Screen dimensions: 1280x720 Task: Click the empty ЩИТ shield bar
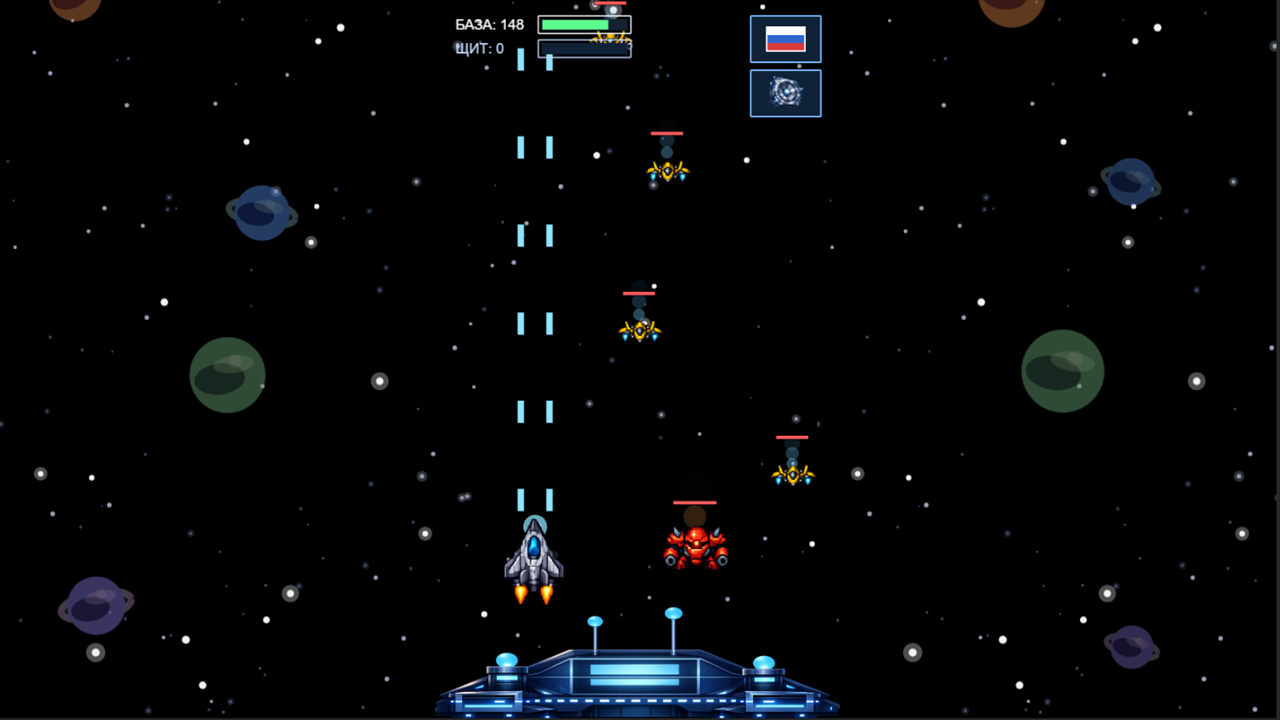(584, 48)
